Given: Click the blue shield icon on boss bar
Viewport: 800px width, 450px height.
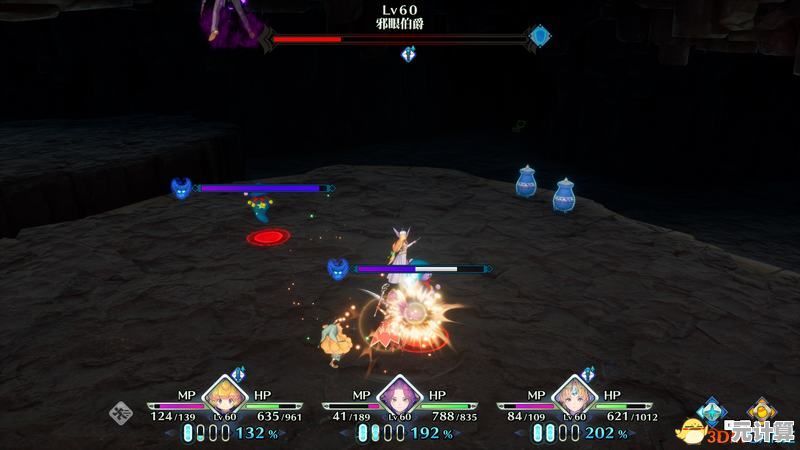Looking at the screenshot, I should tap(540, 37).
